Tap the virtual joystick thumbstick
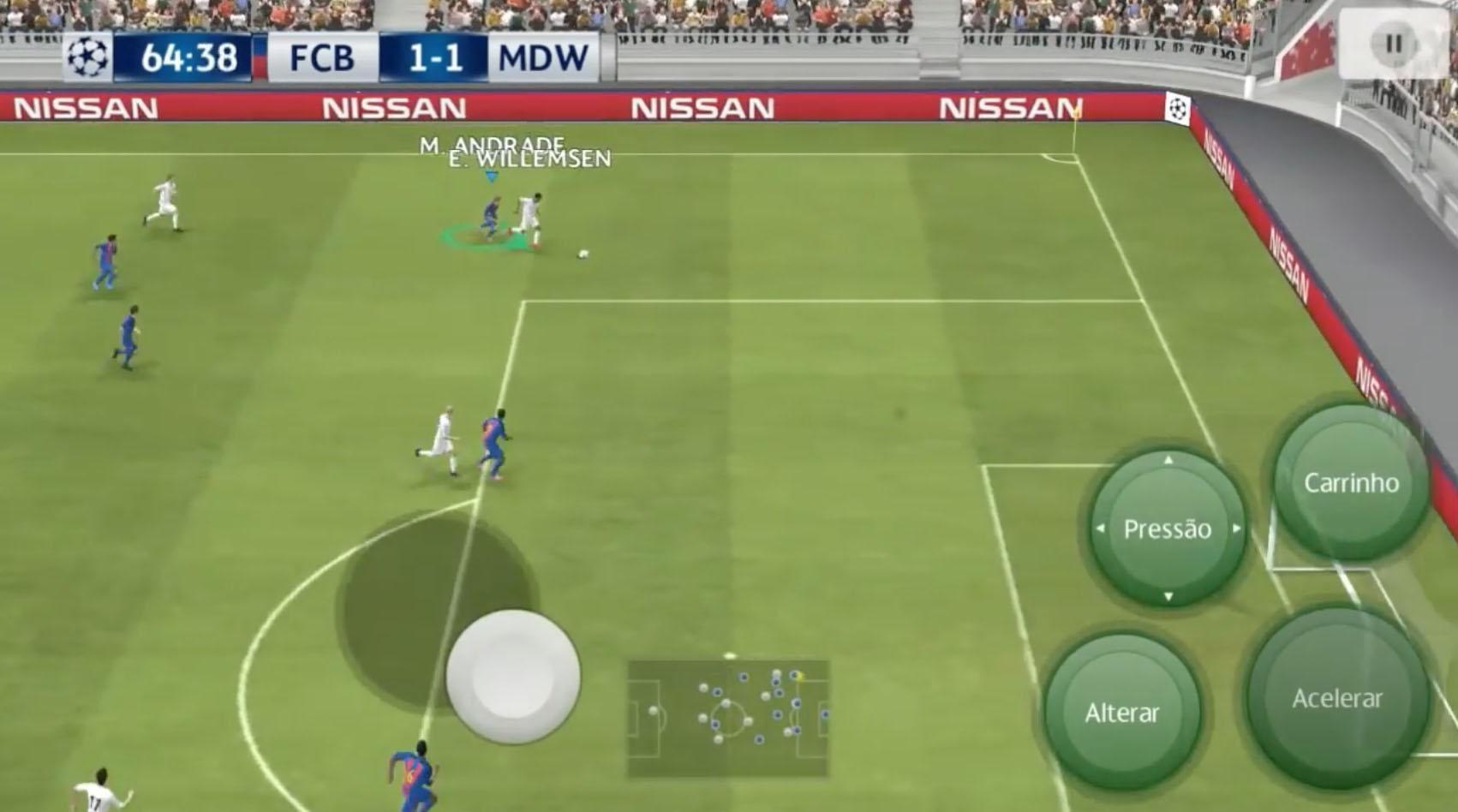The width and height of the screenshot is (1458, 812). click(514, 677)
